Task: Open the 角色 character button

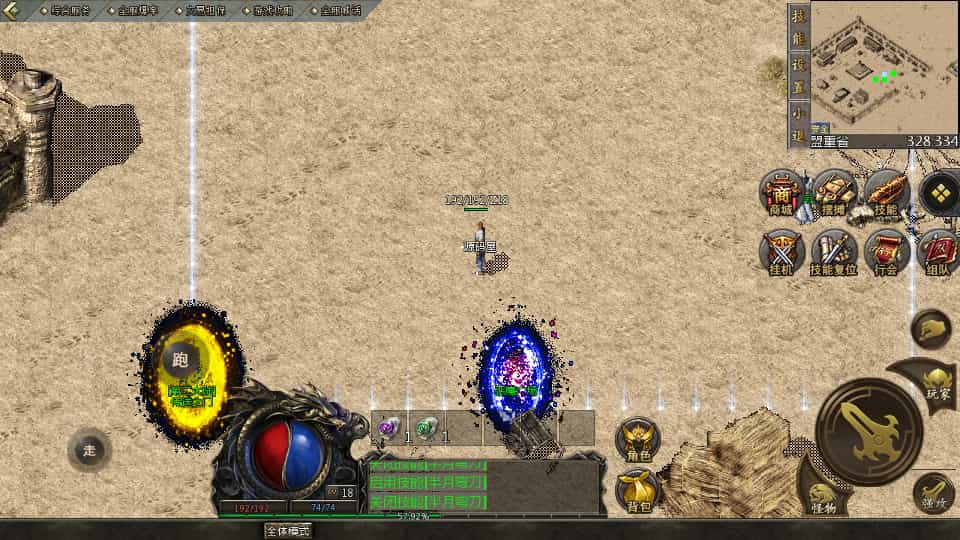Action: tap(638, 440)
